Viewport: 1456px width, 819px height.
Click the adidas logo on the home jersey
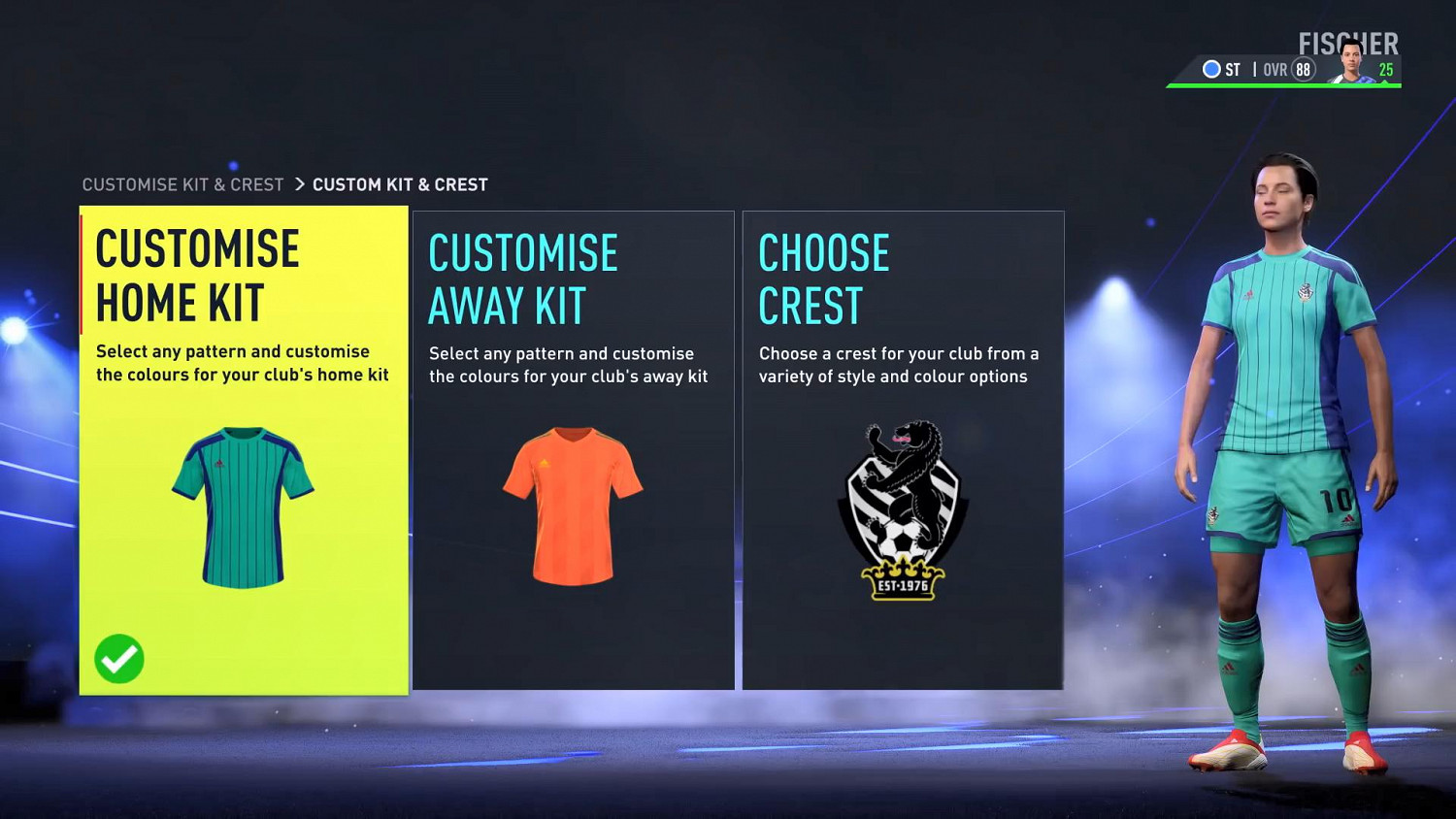[221, 464]
